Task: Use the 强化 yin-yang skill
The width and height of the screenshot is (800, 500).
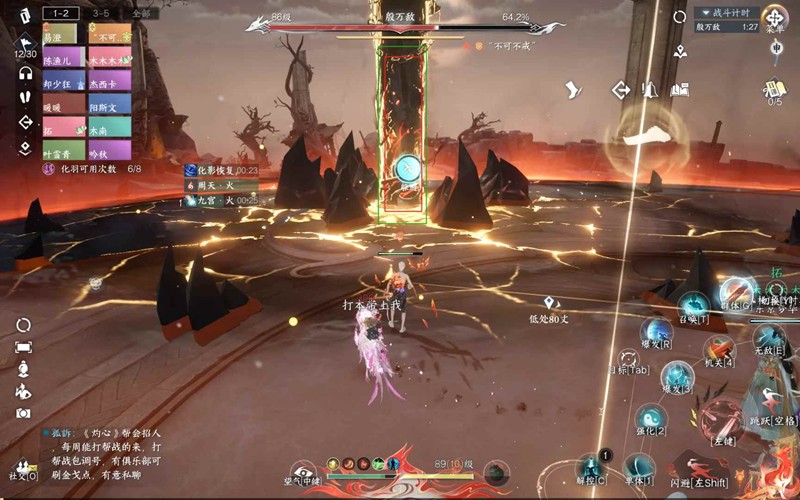Action: (x=650, y=418)
